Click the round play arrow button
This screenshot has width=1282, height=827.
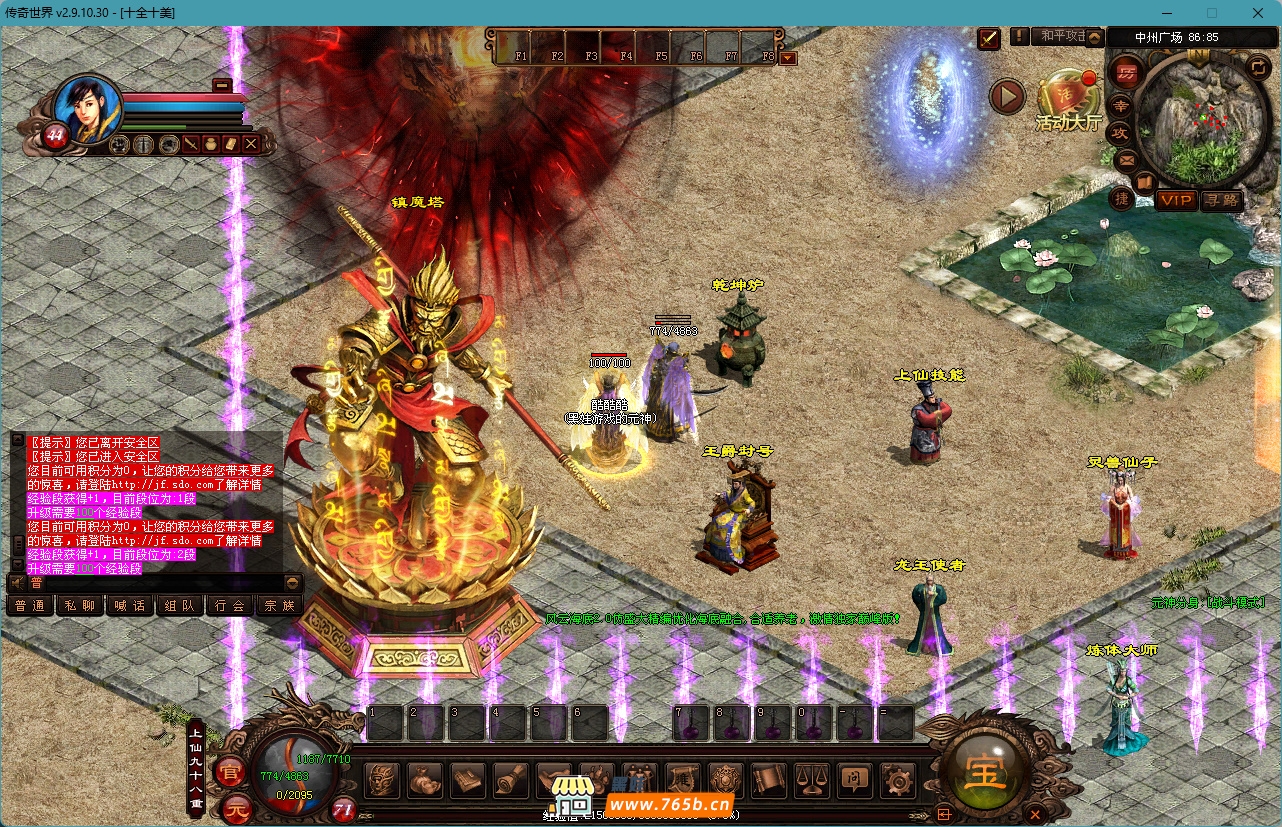[x=1007, y=97]
